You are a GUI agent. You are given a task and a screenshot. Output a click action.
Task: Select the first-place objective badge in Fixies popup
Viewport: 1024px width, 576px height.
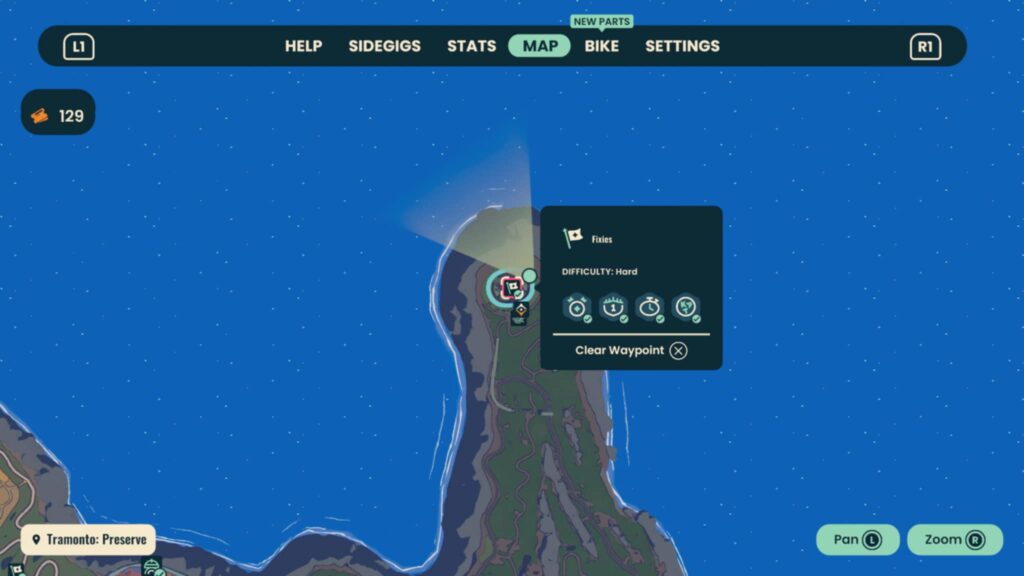click(x=612, y=308)
